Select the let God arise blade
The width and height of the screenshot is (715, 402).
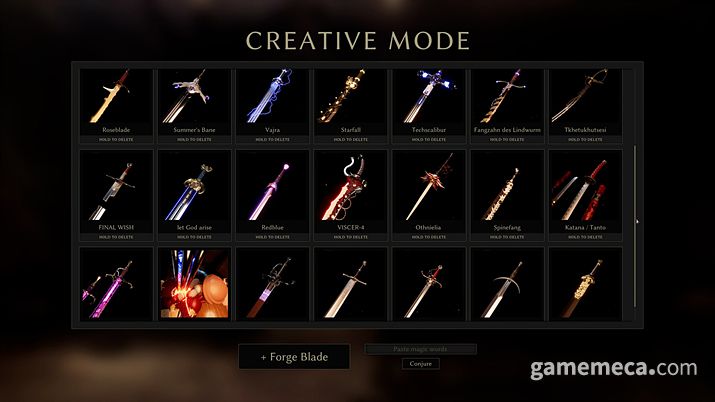[195, 190]
